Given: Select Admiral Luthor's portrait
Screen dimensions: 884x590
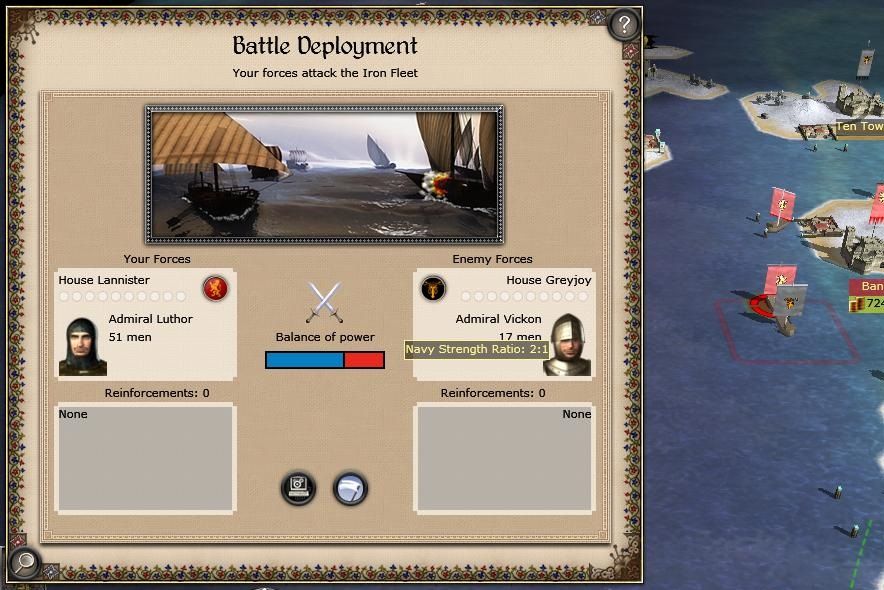Looking at the screenshot, I should click(x=82, y=346).
